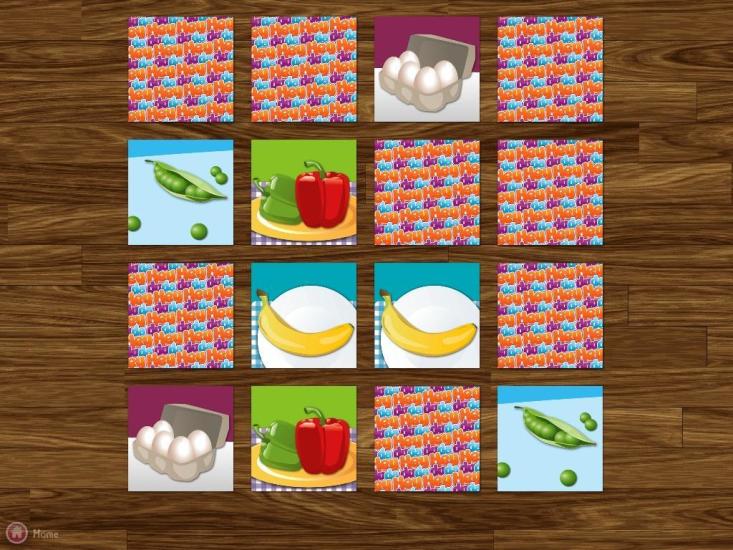Choose the bell pepper card beside the egg carton card
The width and height of the screenshot is (733, 550).
303,439
